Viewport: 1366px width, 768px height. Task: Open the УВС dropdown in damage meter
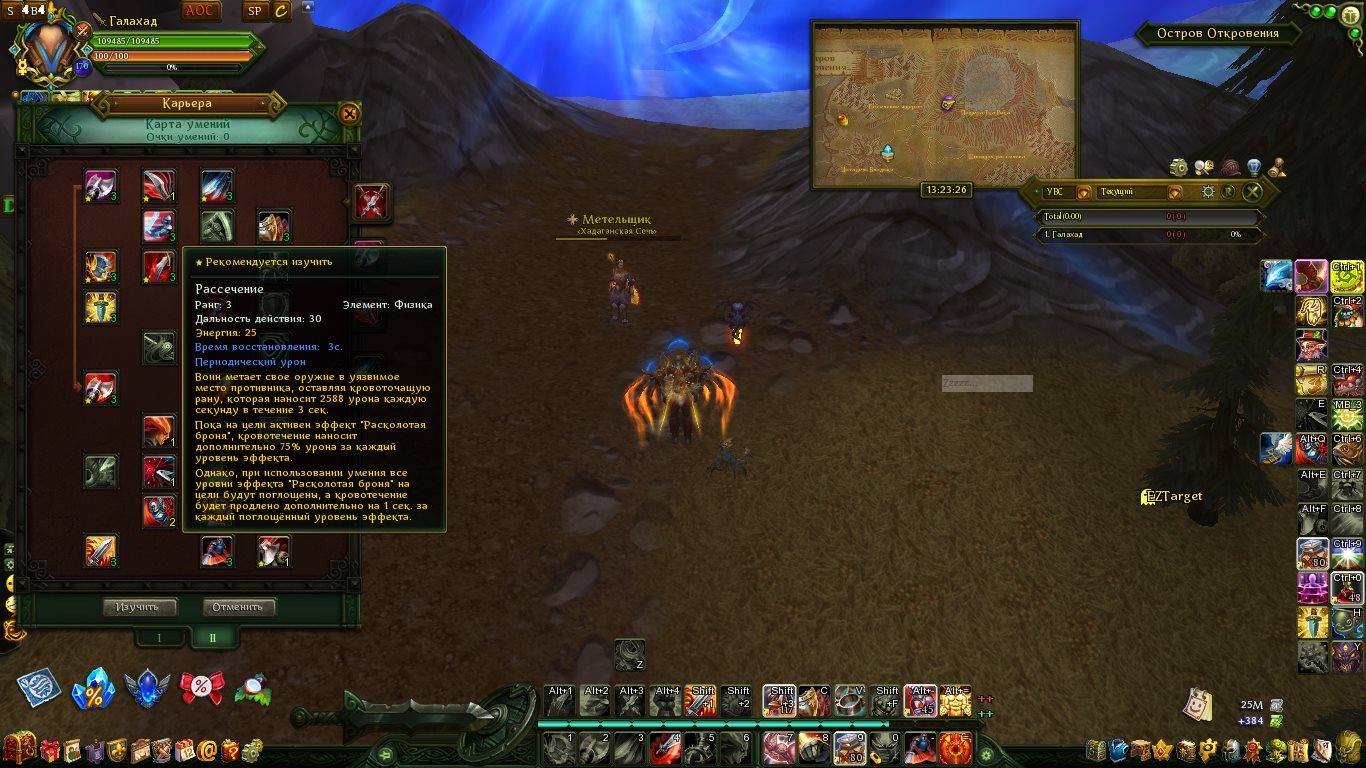(1083, 192)
